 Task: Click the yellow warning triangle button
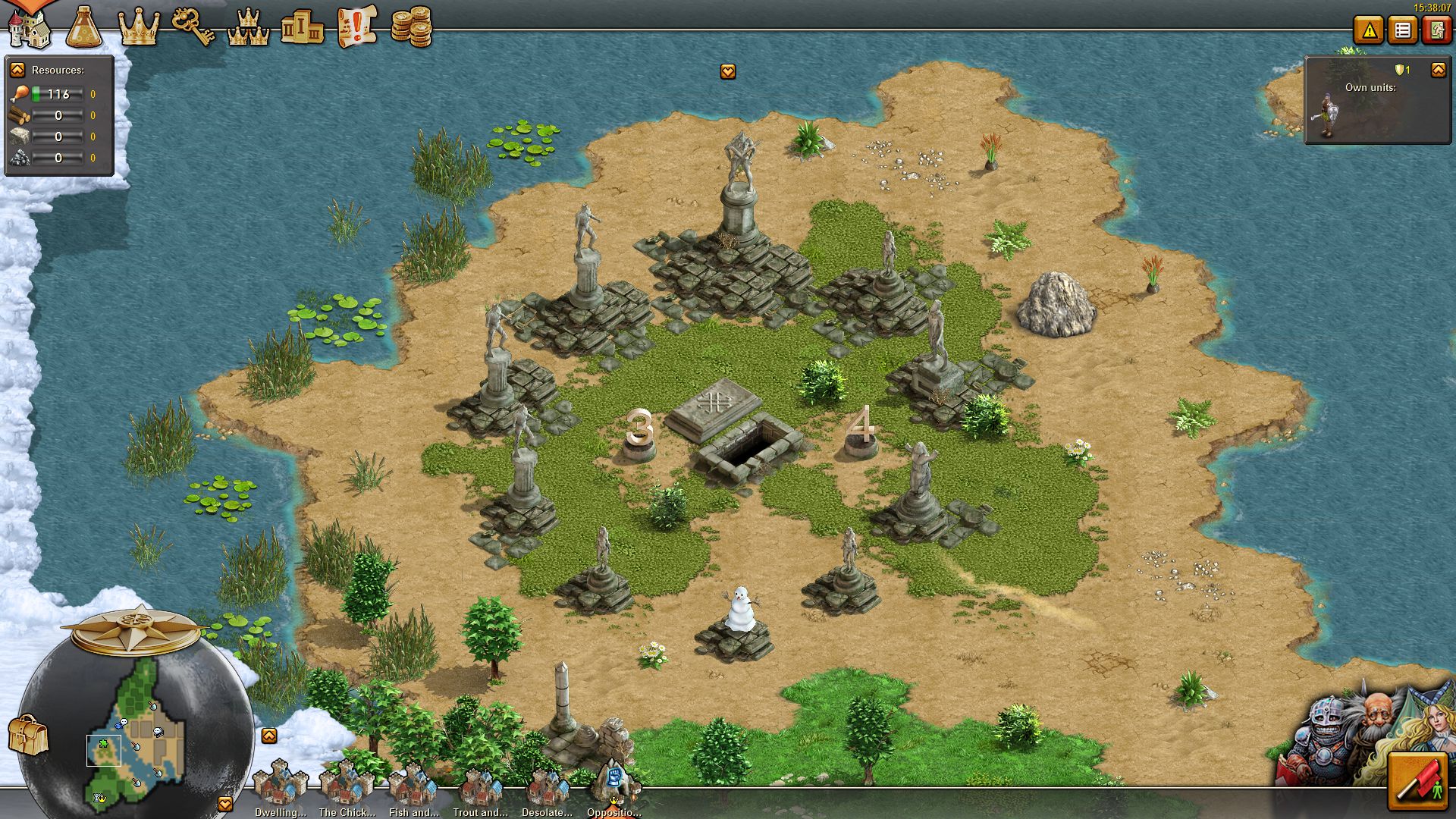pyautogui.click(x=1369, y=31)
